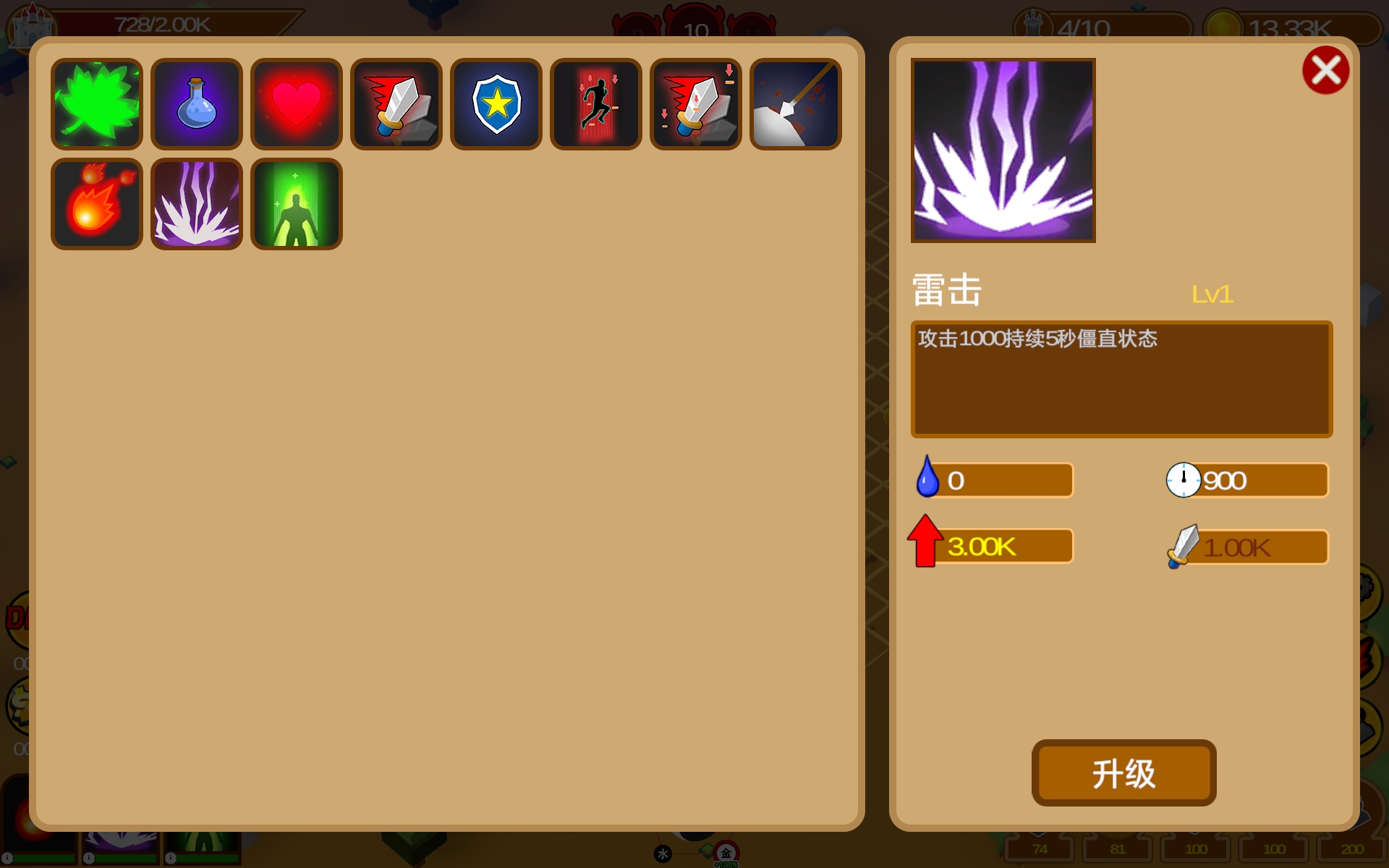Select the white spear projectile skill icon
The image size is (1389, 868).
pos(795,103)
